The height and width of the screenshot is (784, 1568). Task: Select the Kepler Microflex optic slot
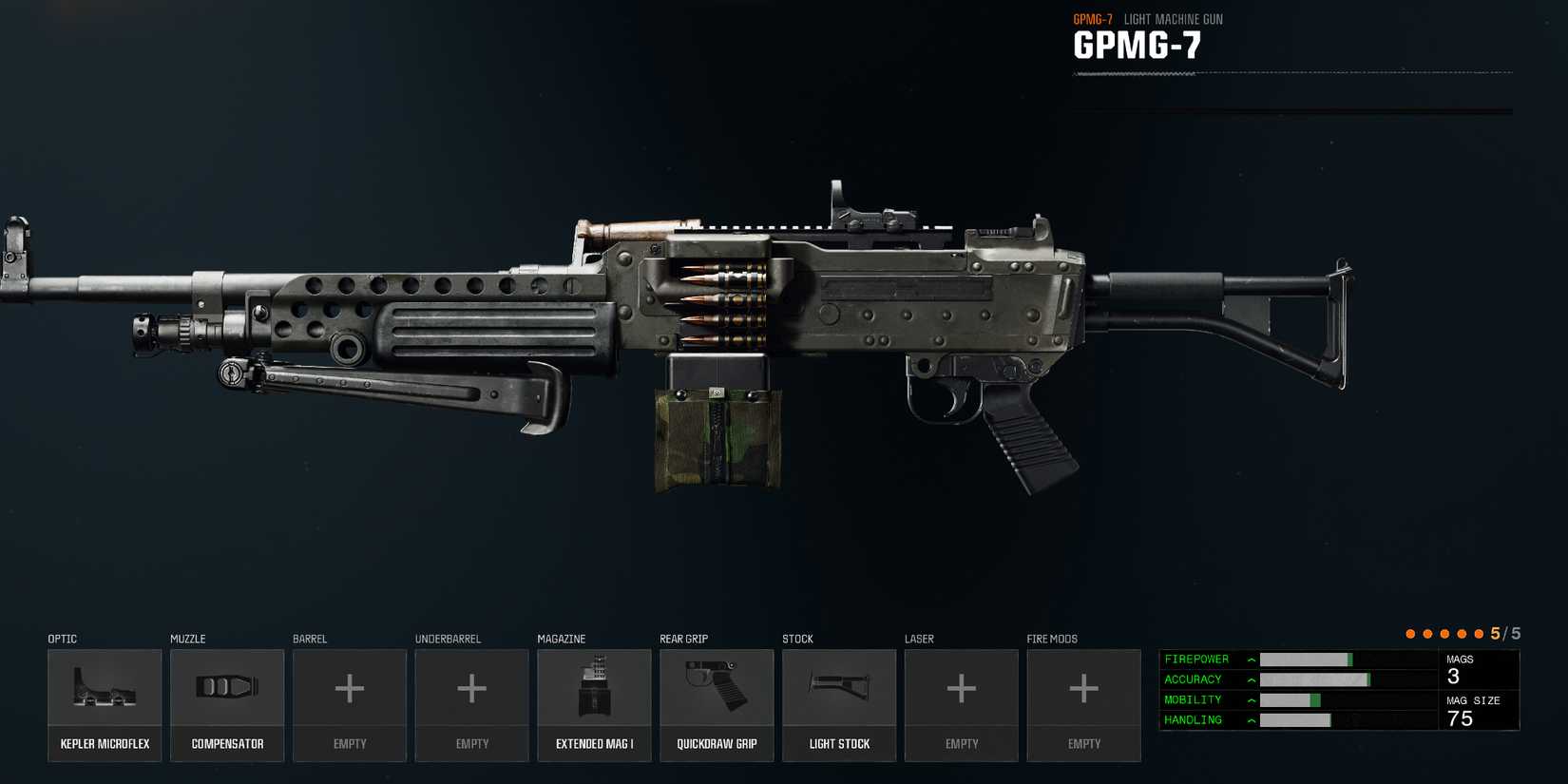pos(105,703)
